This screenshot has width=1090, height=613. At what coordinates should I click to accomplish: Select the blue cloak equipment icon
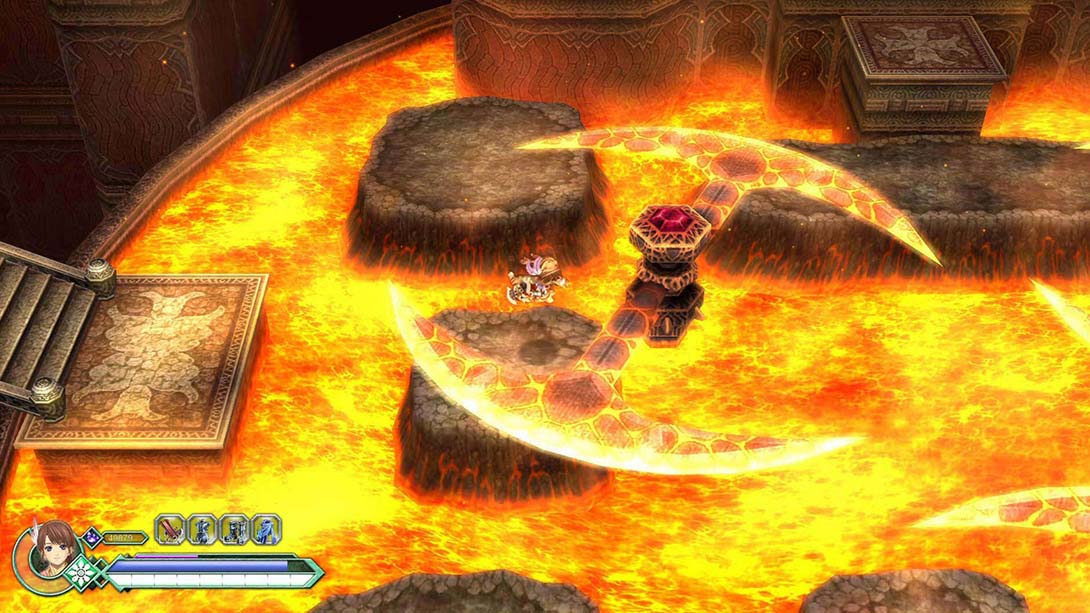tap(265, 529)
